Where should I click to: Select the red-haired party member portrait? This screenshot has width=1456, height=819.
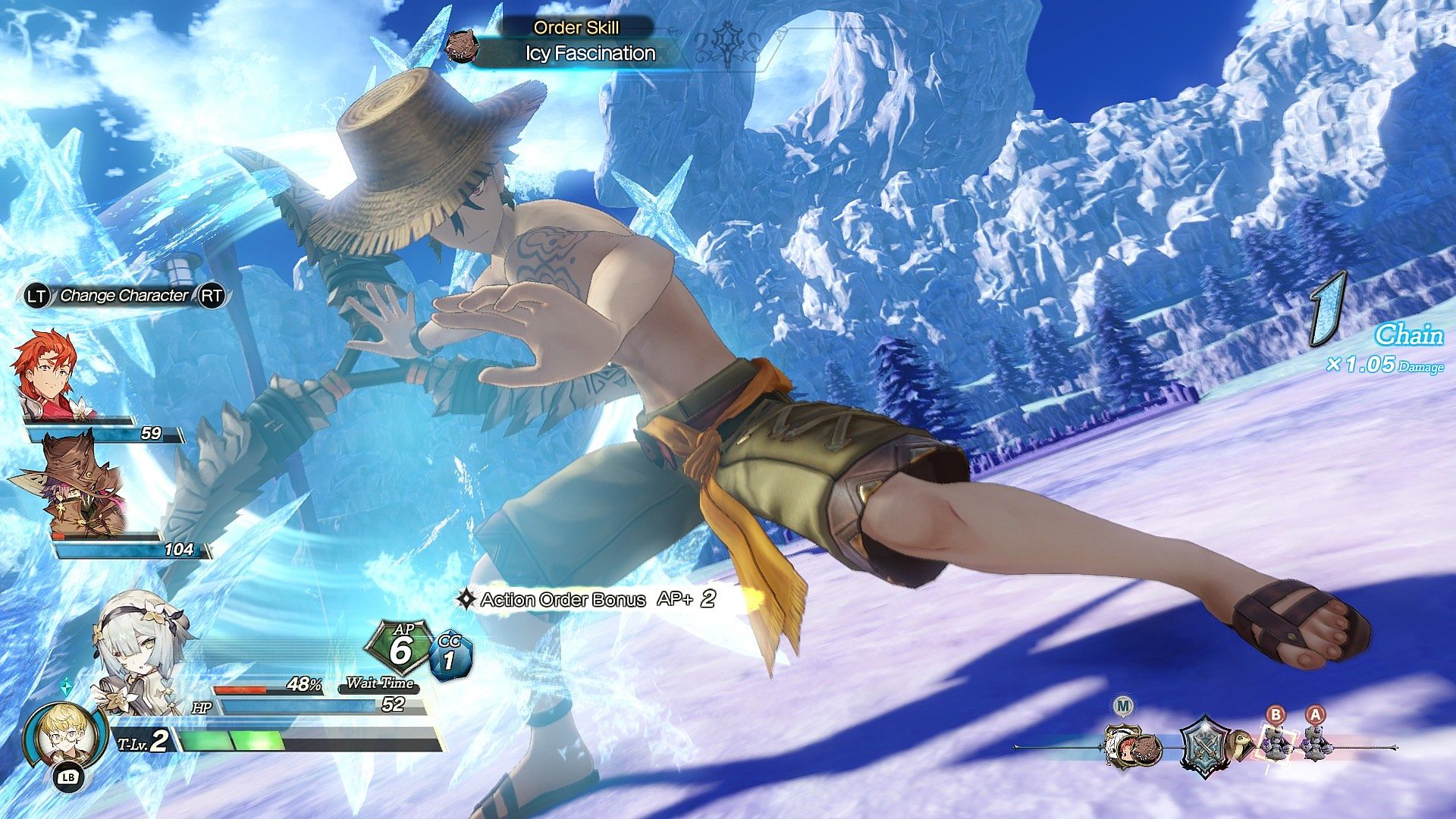click(x=47, y=374)
